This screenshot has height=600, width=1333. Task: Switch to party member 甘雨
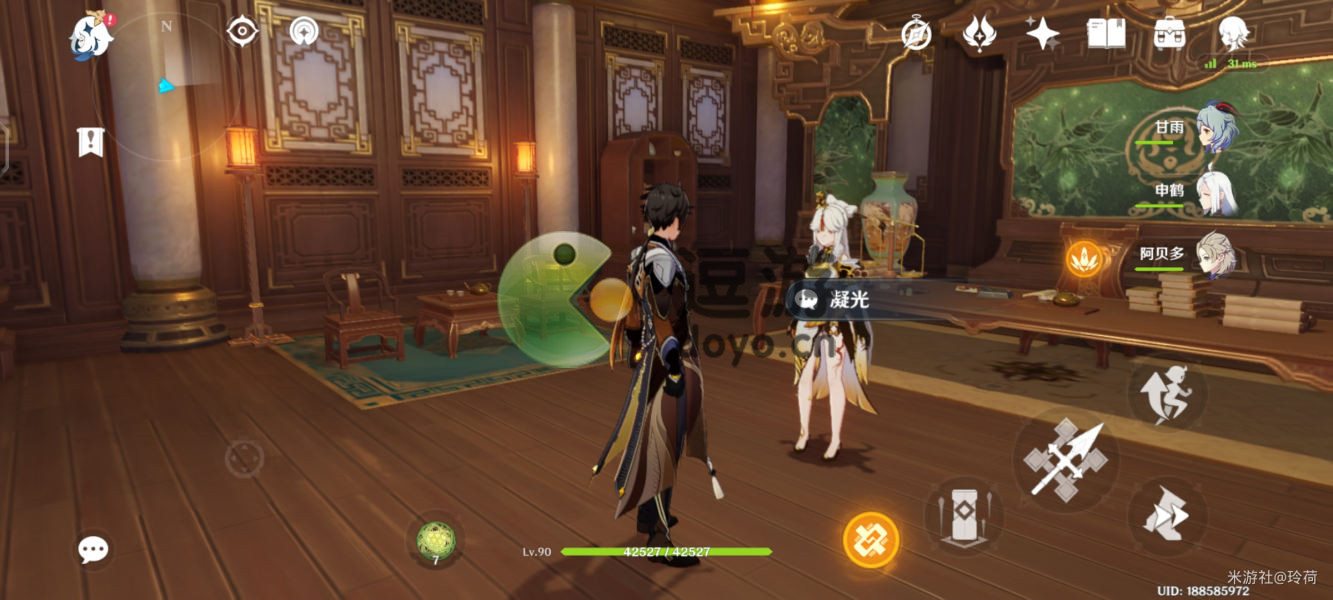pyautogui.click(x=1216, y=128)
